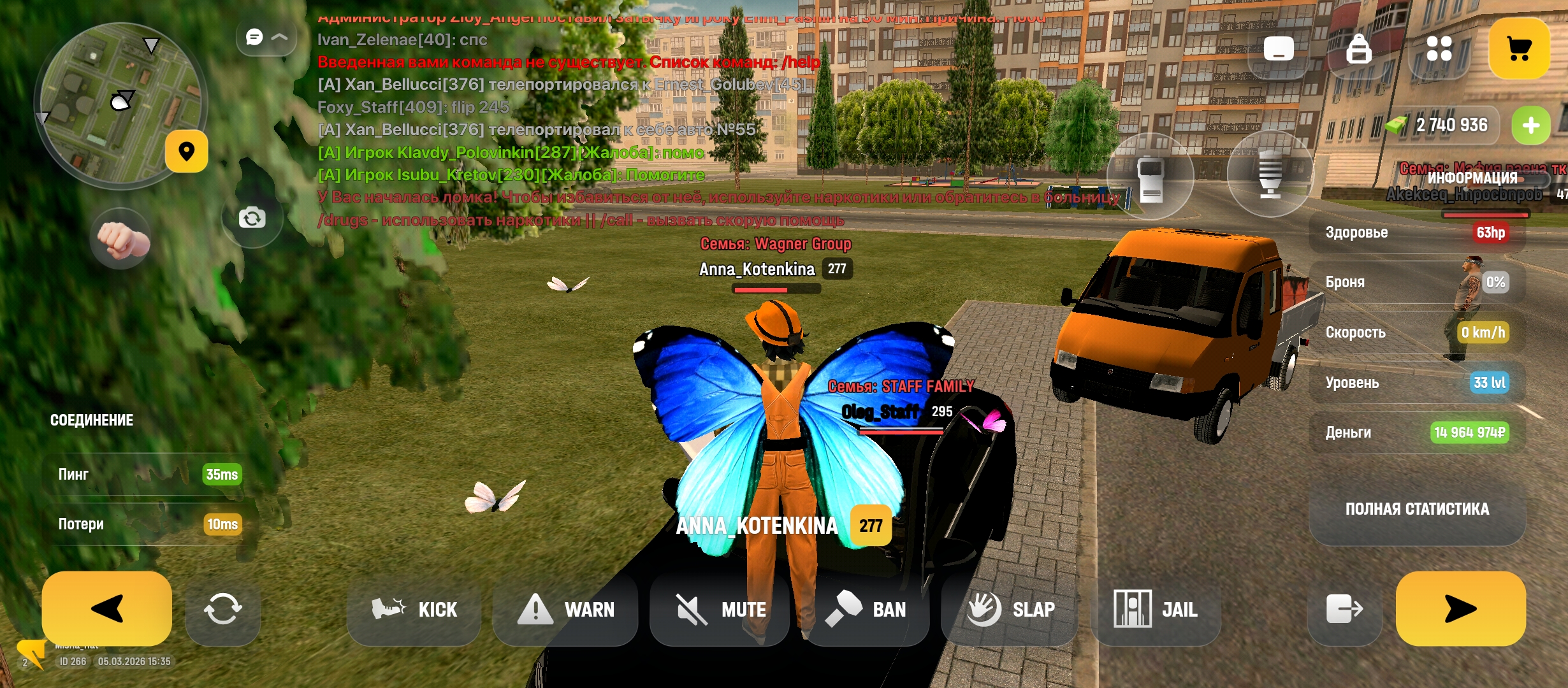Switch camera with the camera icon
The image size is (1568, 688).
coord(252,219)
